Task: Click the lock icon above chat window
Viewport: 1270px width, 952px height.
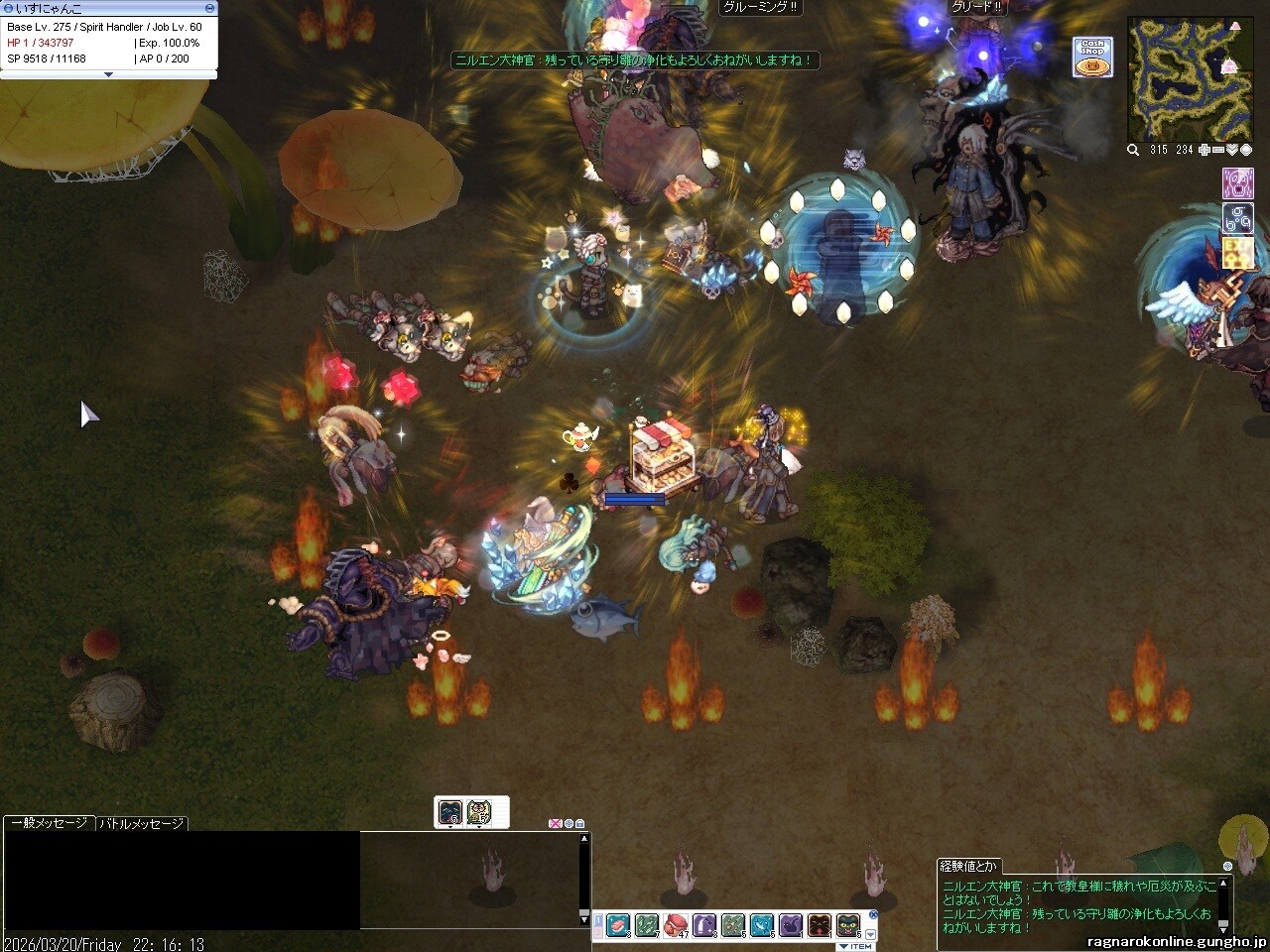Action: pyautogui.click(x=580, y=824)
